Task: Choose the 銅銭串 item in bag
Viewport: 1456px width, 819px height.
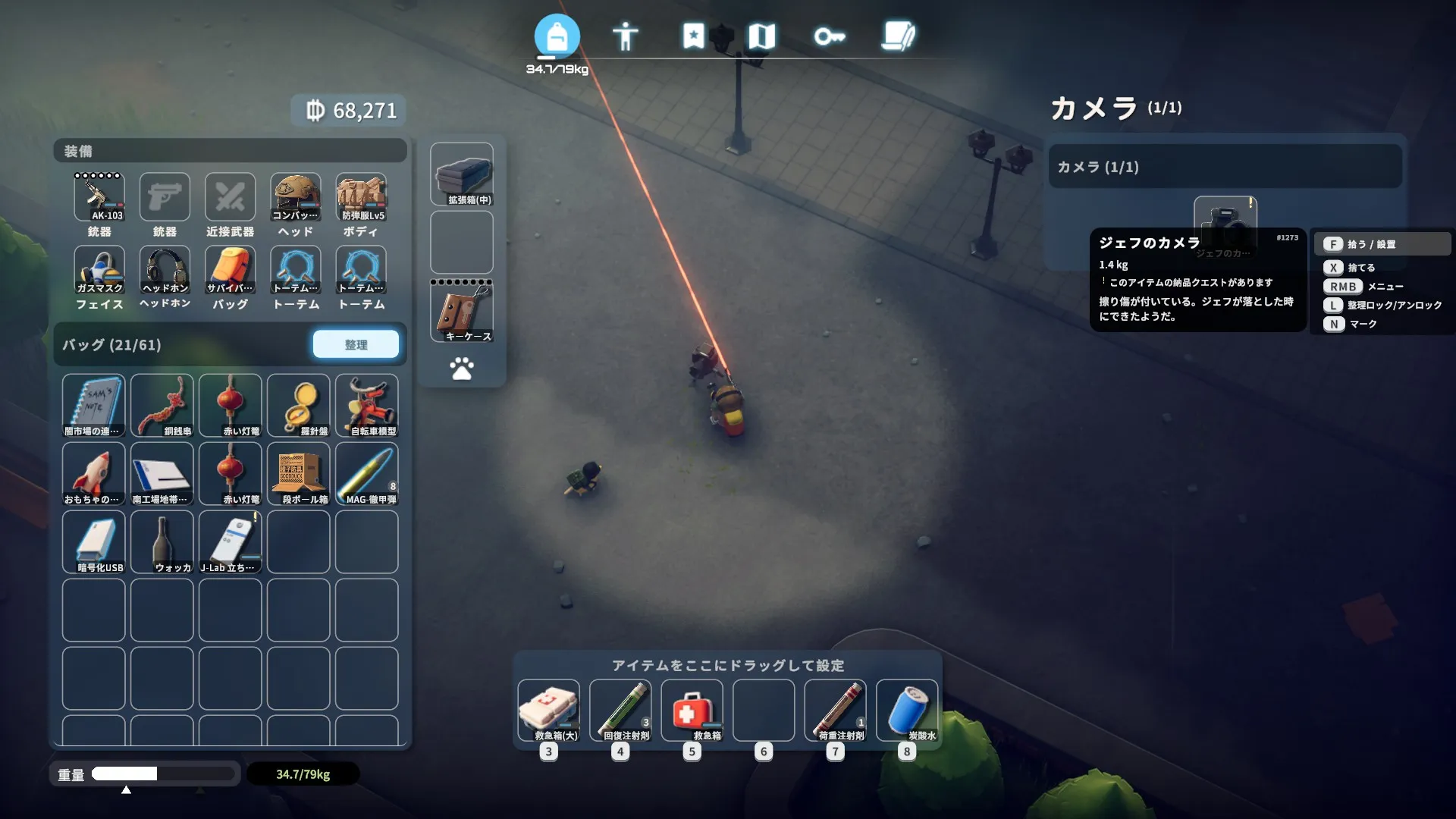Action: pos(162,405)
